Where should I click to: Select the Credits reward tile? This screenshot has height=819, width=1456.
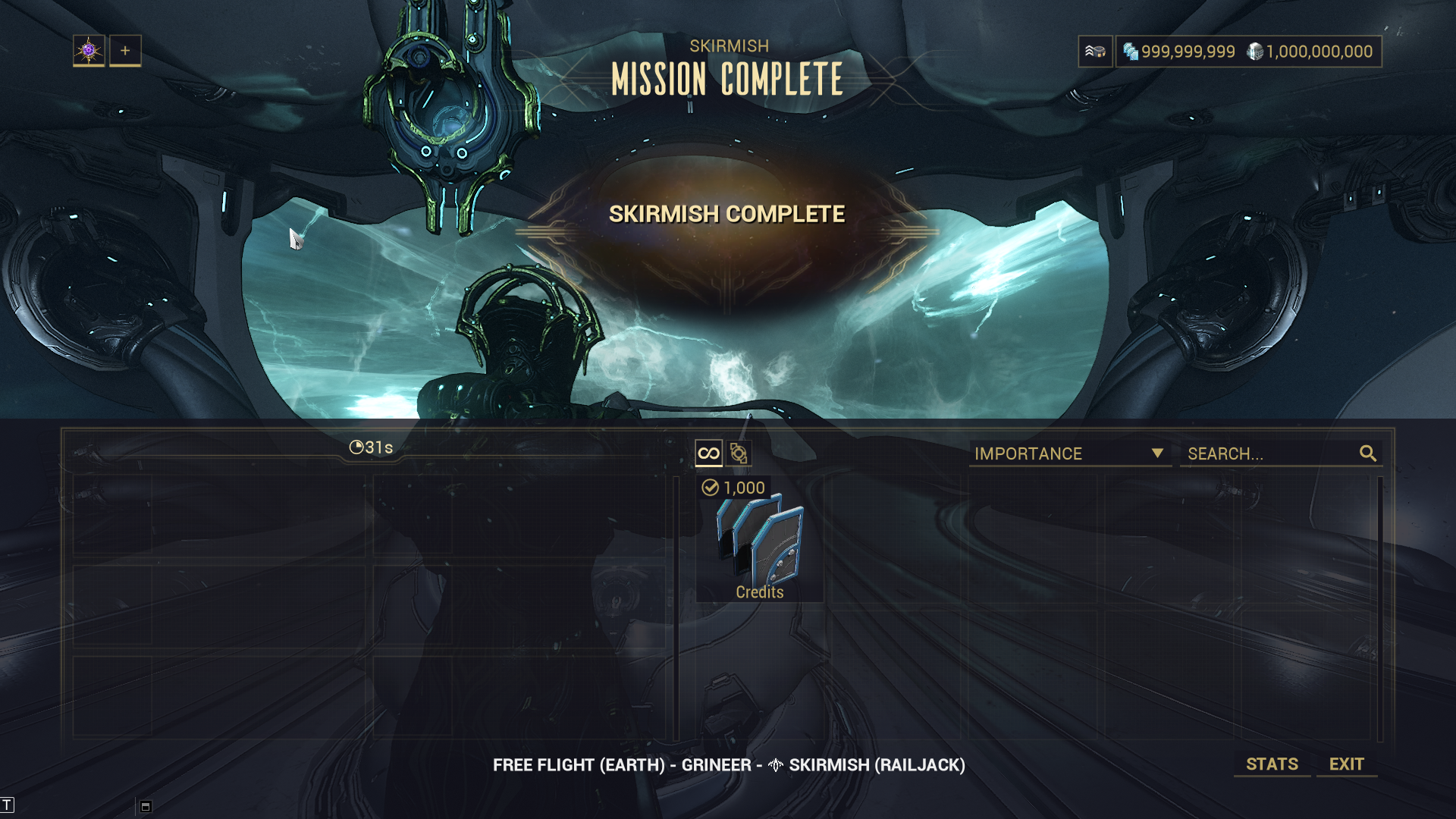(x=759, y=540)
